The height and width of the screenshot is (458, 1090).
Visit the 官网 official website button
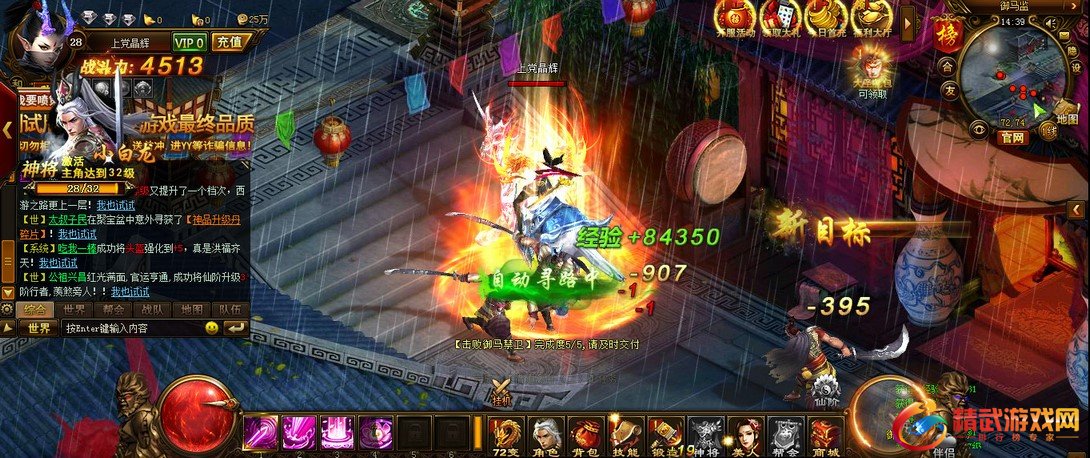[x=1011, y=137]
